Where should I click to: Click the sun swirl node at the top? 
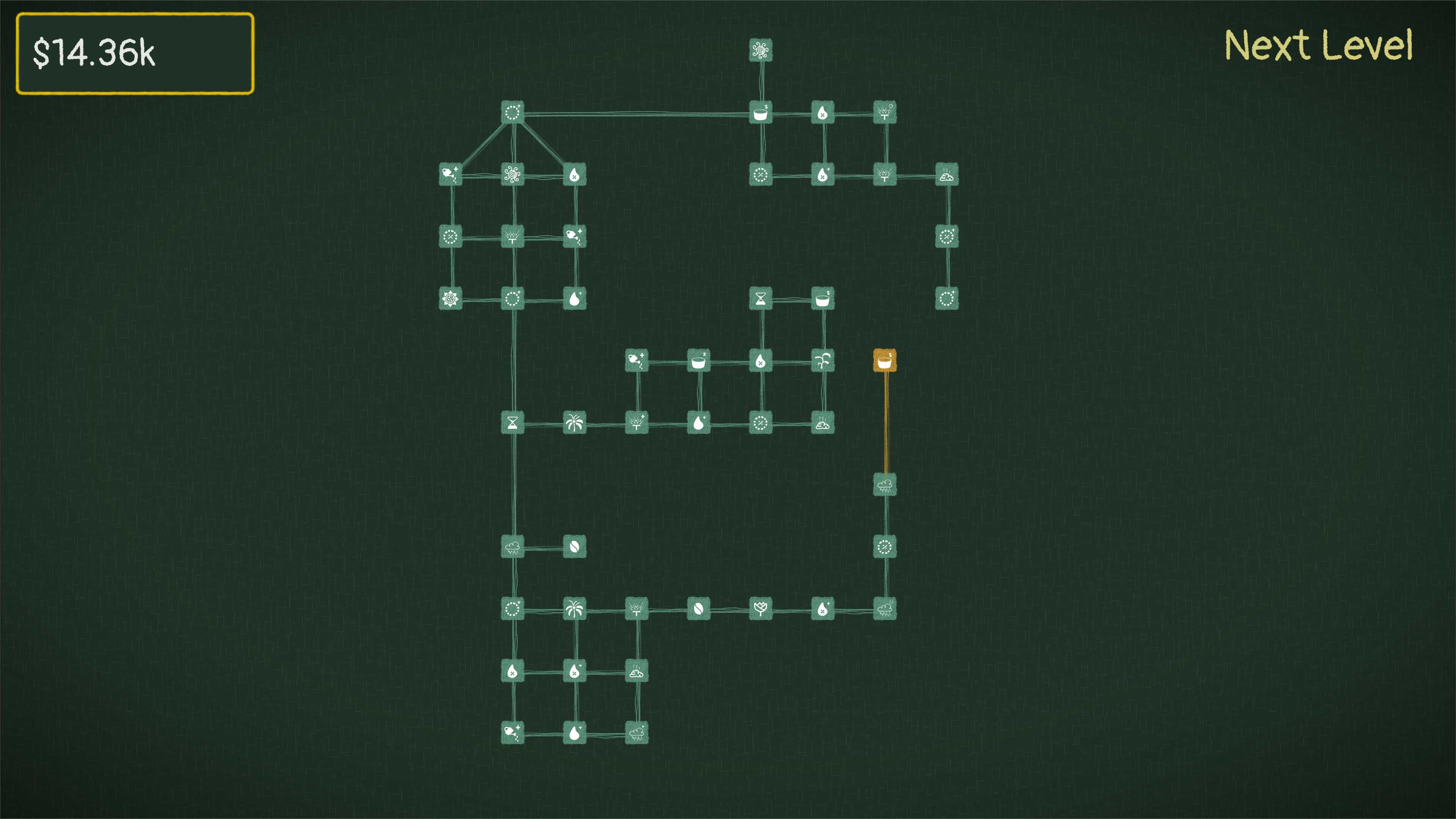[761, 49]
